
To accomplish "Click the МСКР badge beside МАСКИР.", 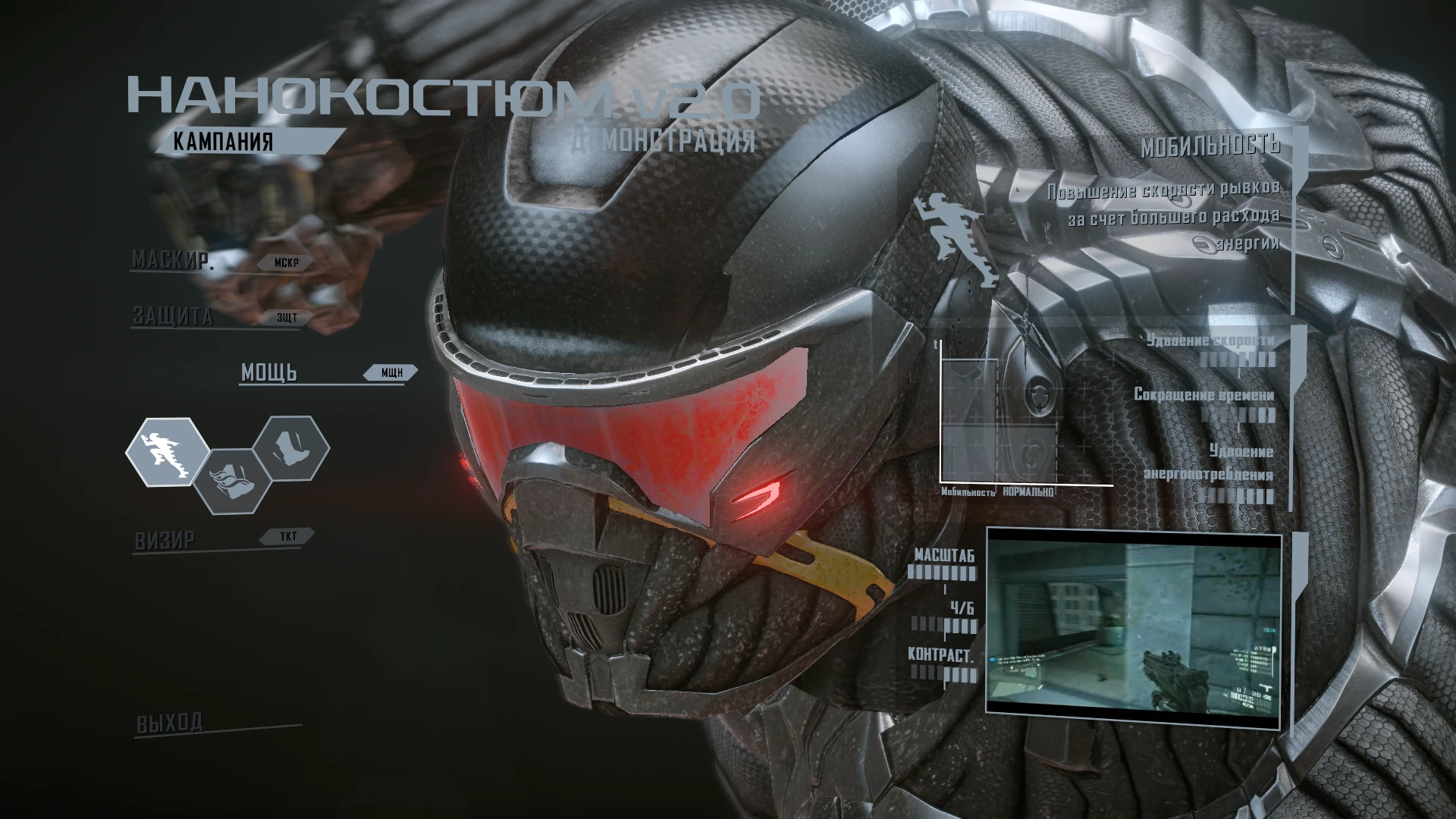I will pos(287,263).
